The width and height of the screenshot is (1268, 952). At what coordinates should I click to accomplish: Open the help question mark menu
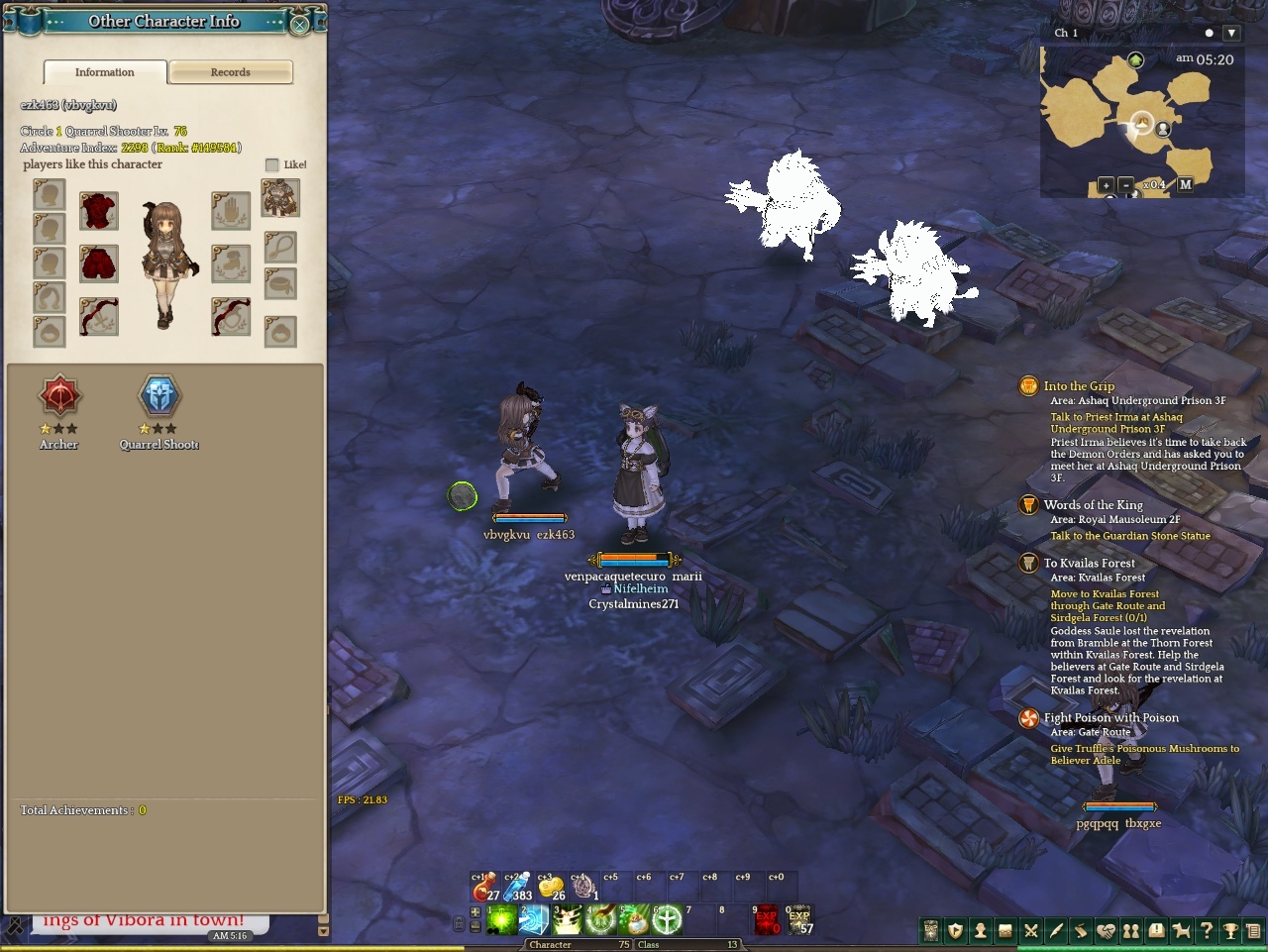click(x=1206, y=931)
